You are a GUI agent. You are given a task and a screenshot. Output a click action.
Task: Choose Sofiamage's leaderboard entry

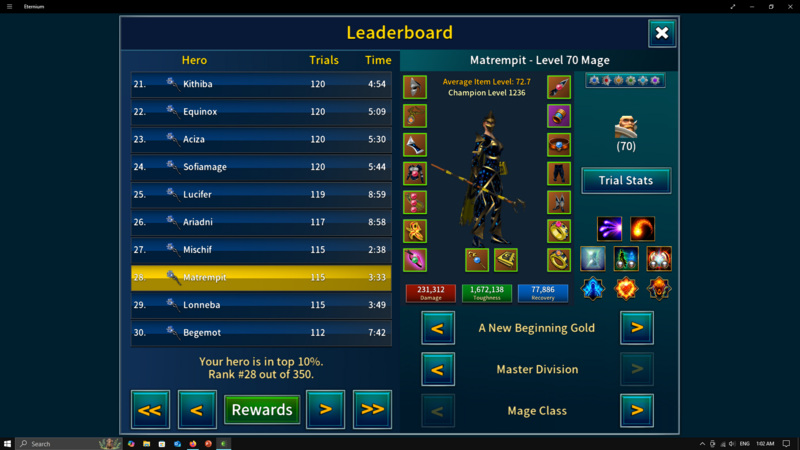(x=261, y=167)
